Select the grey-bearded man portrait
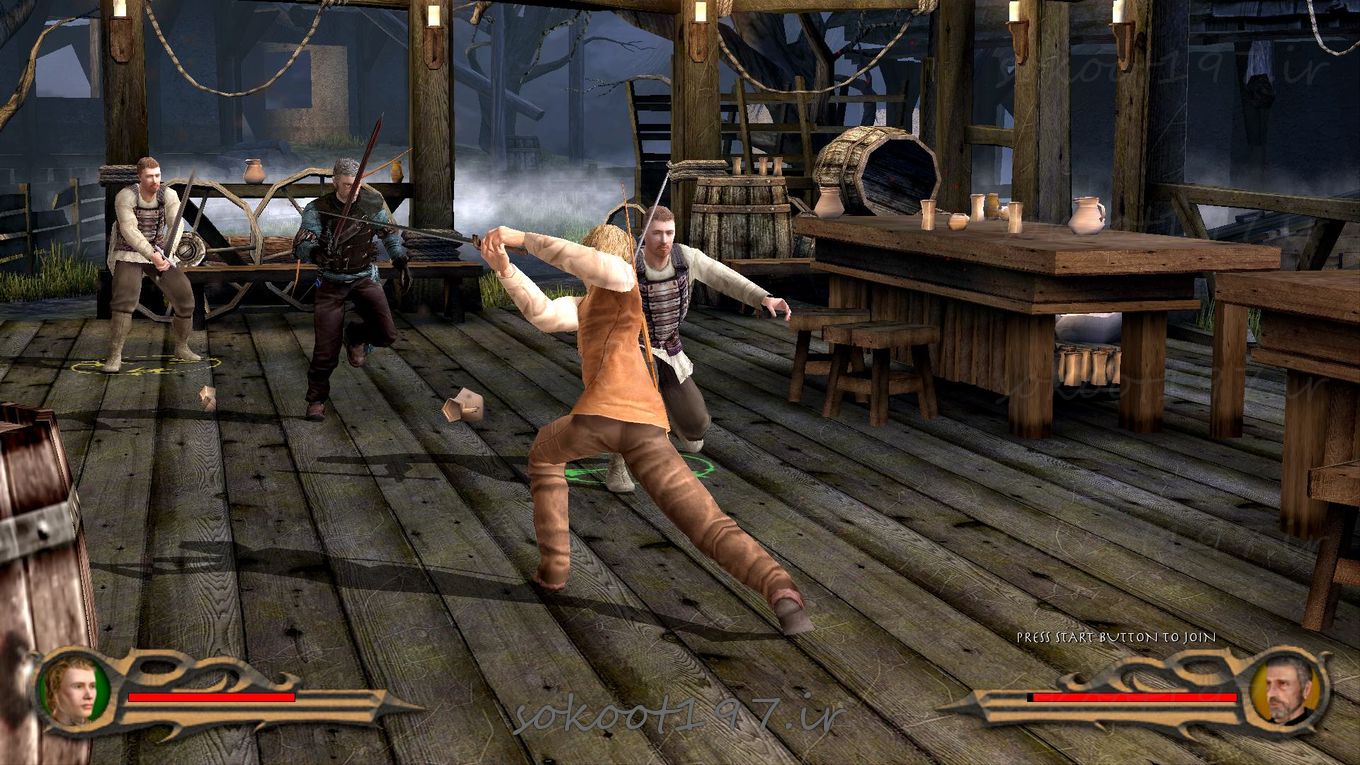Screen dimensions: 1360x765 coord(1286,689)
